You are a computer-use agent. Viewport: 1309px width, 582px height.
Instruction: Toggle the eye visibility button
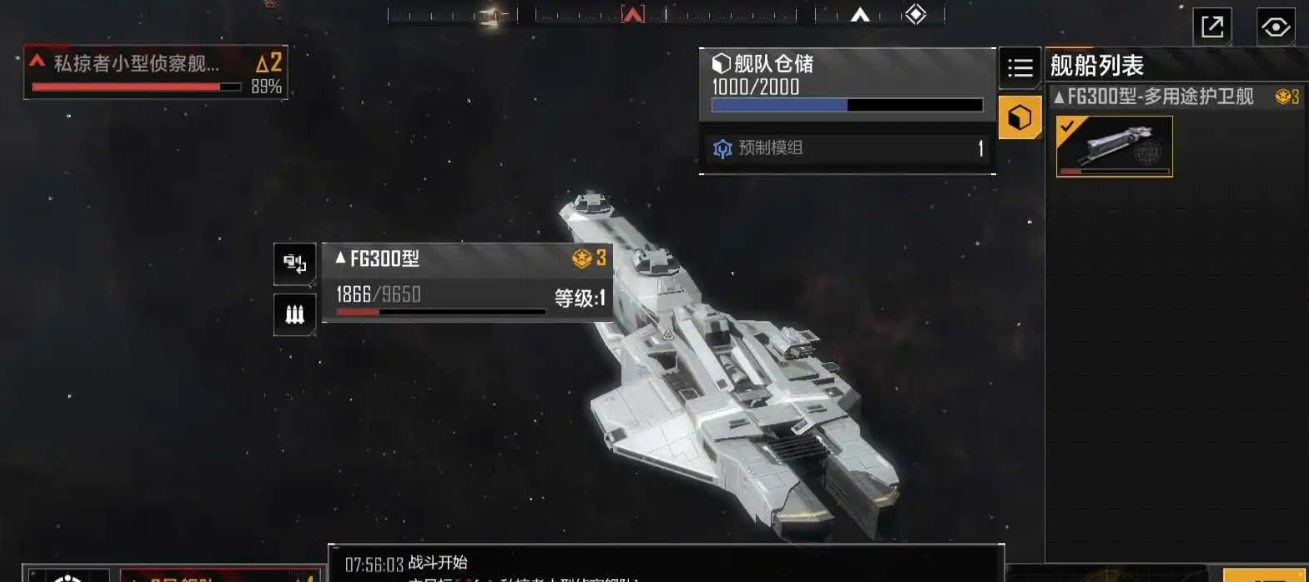coord(1276,27)
